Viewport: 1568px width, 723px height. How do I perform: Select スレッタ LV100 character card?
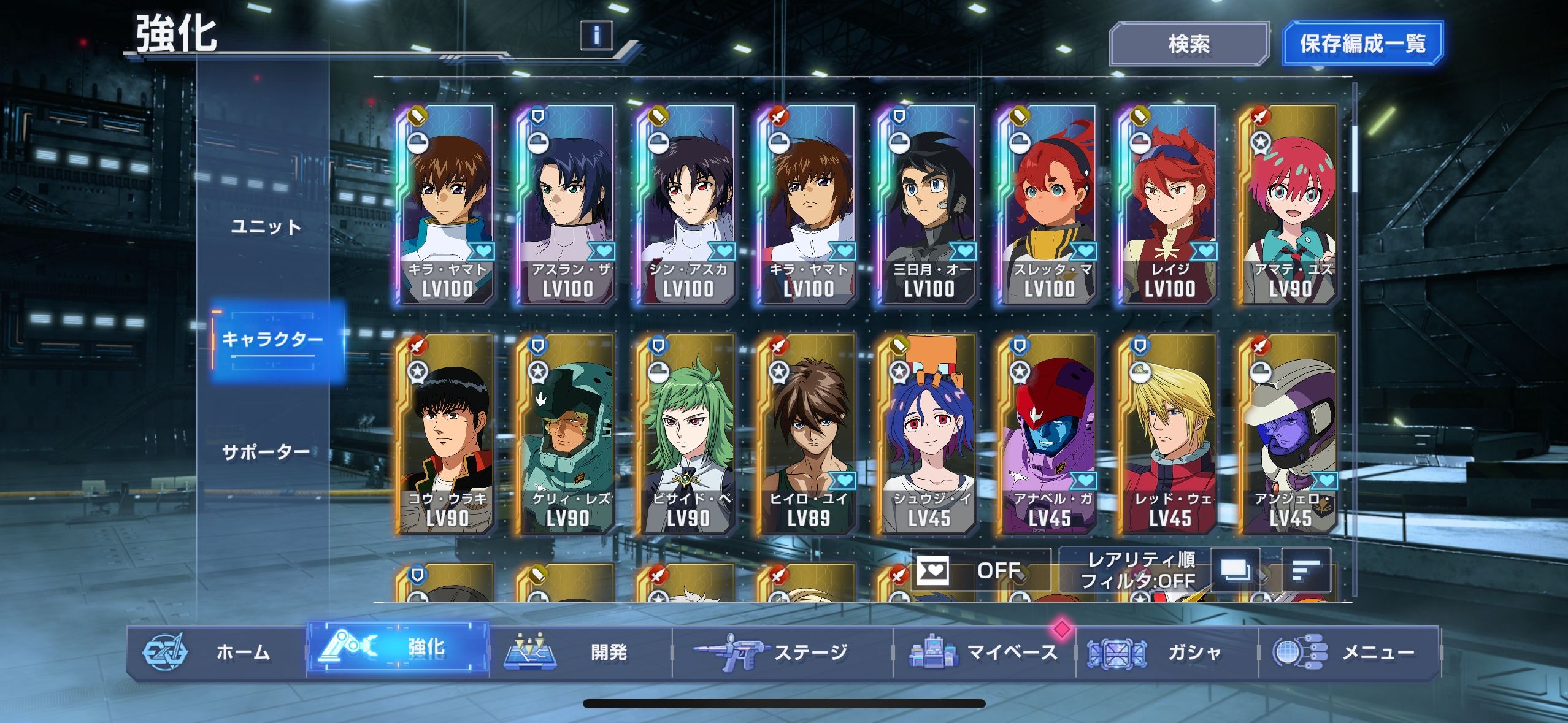pos(1048,205)
